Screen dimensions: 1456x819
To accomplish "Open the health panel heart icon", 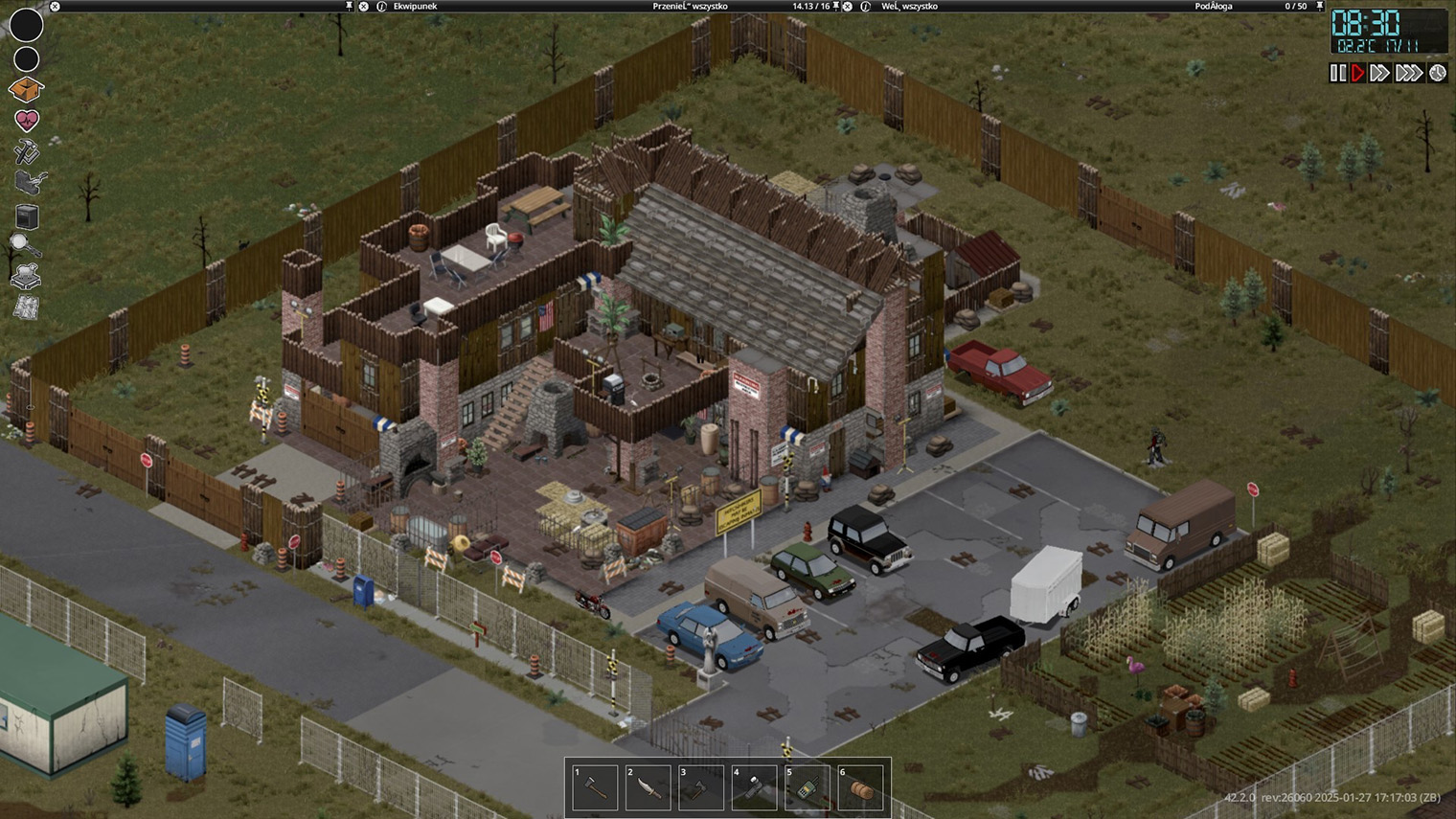I will click(27, 119).
